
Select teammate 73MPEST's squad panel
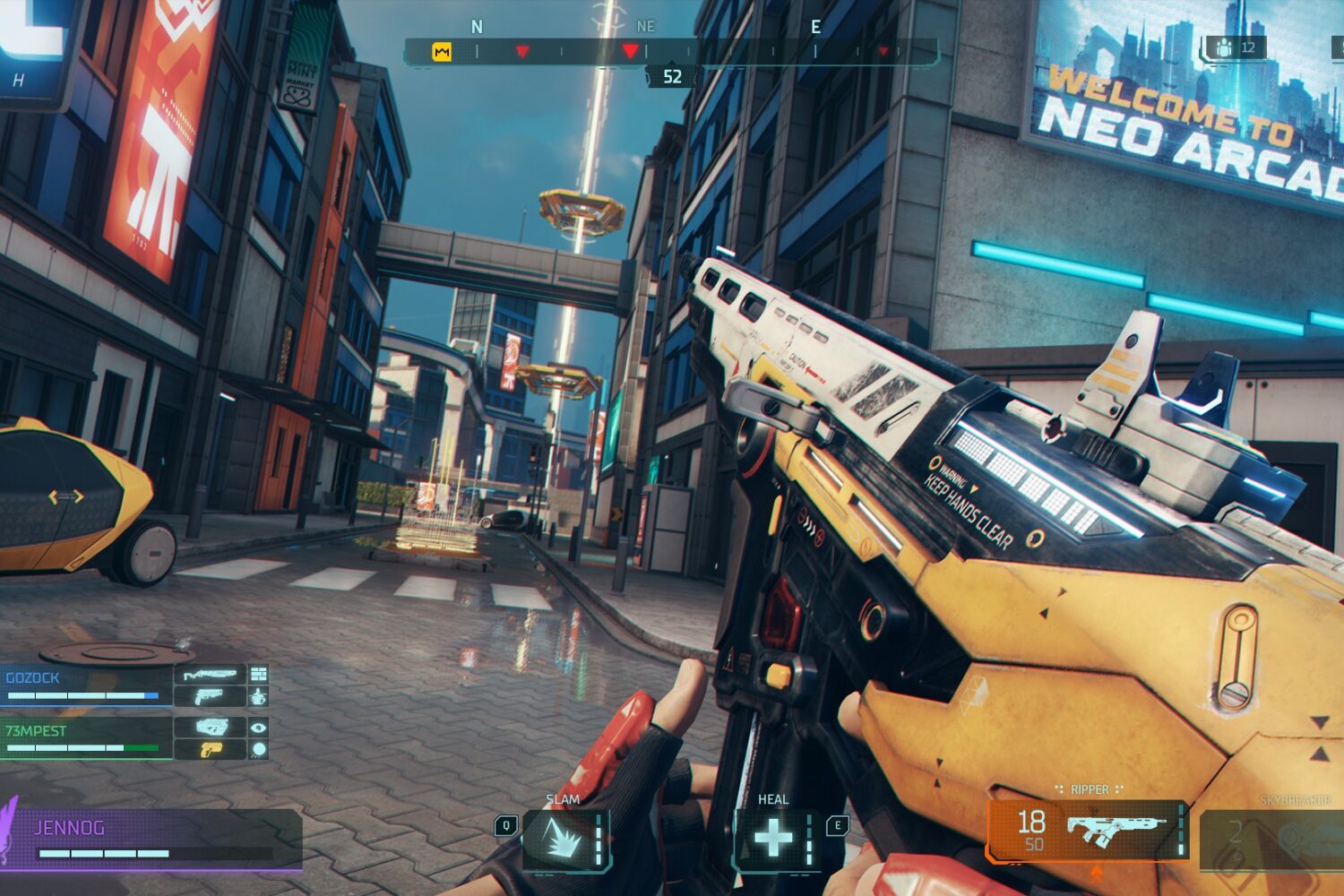(x=86, y=738)
